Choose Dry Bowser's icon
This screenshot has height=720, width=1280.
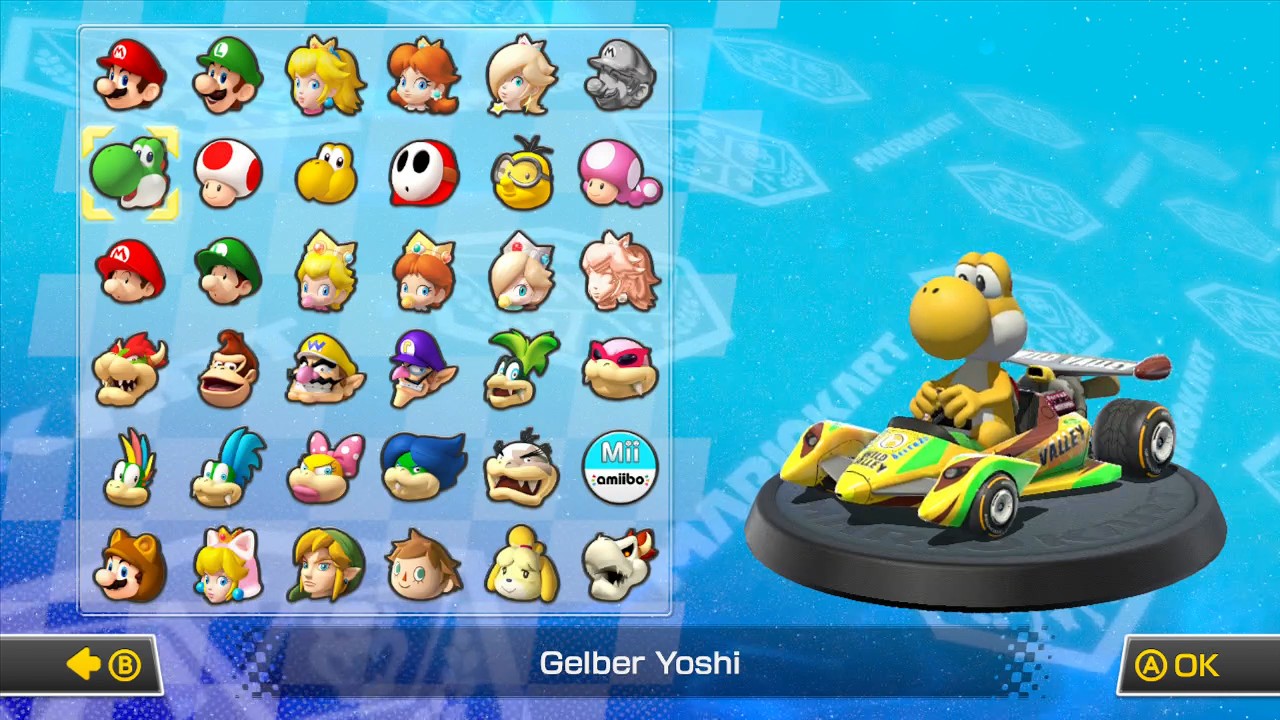pyautogui.click(x=620, y=563)
